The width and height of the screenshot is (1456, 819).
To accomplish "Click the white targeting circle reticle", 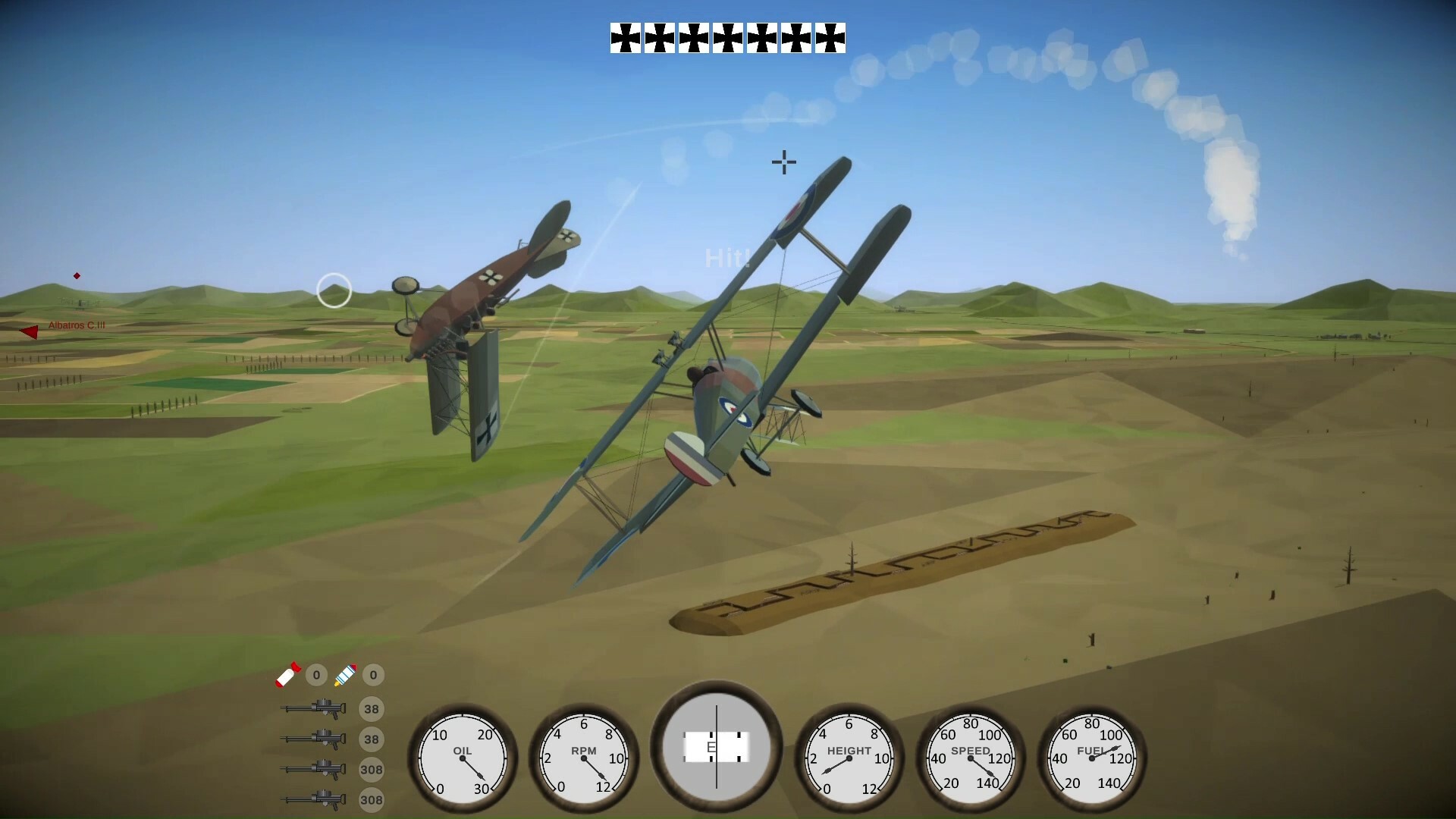I will coord(334,290).
